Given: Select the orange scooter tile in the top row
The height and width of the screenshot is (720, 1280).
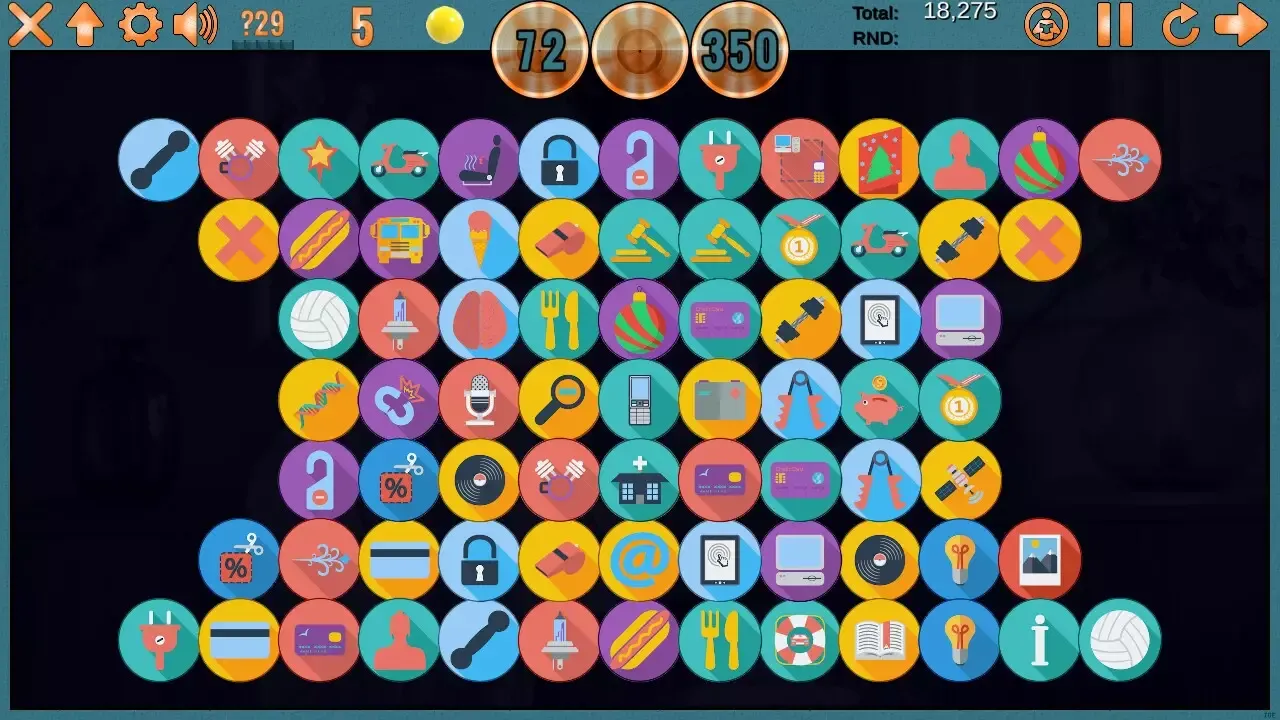Looking at the screenshot, I should coord(399,159).
